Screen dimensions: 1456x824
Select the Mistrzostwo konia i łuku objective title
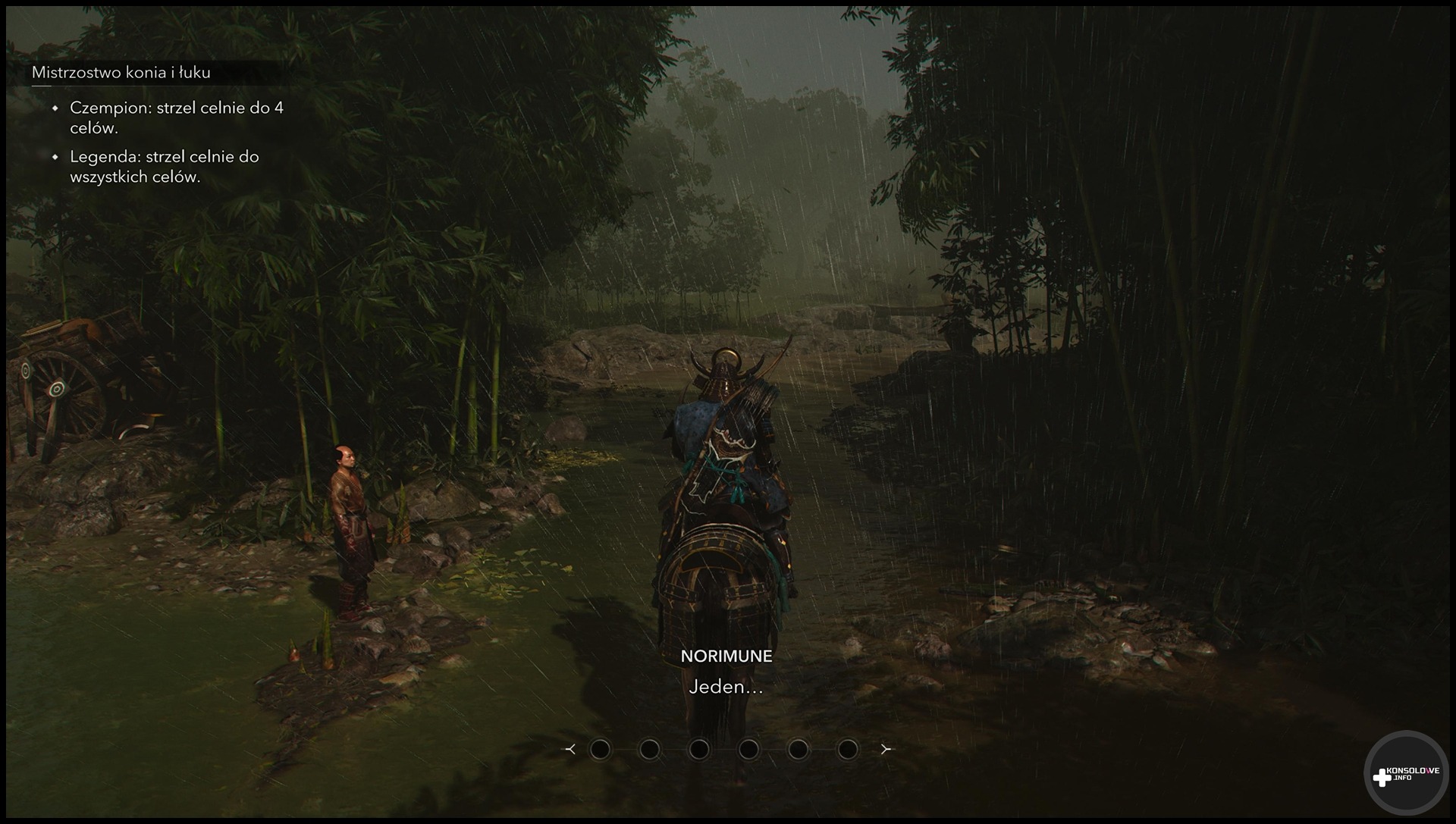pyautogui.click(x=121, y=73)
